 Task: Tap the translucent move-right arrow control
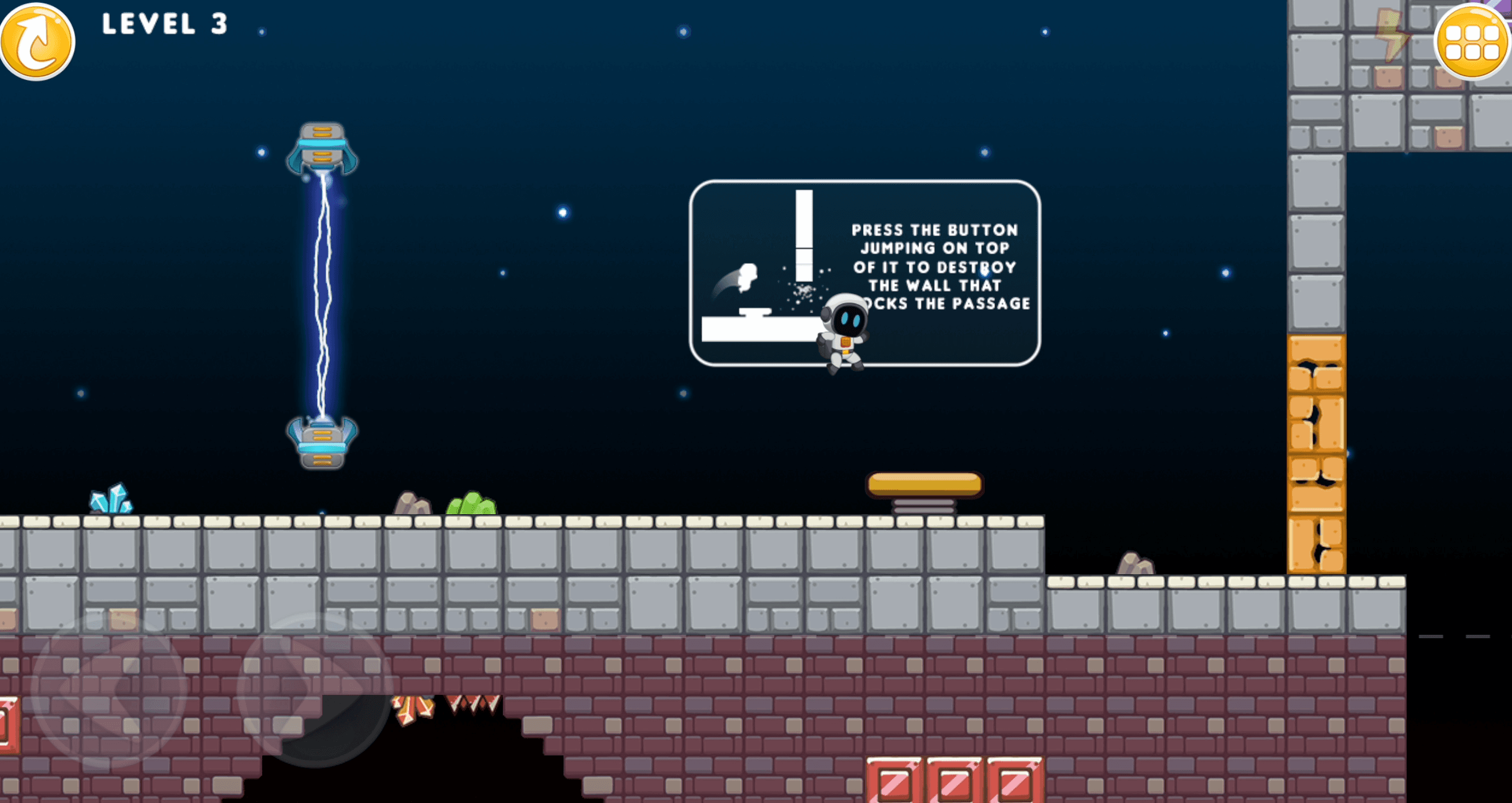[x=316, y=690]
